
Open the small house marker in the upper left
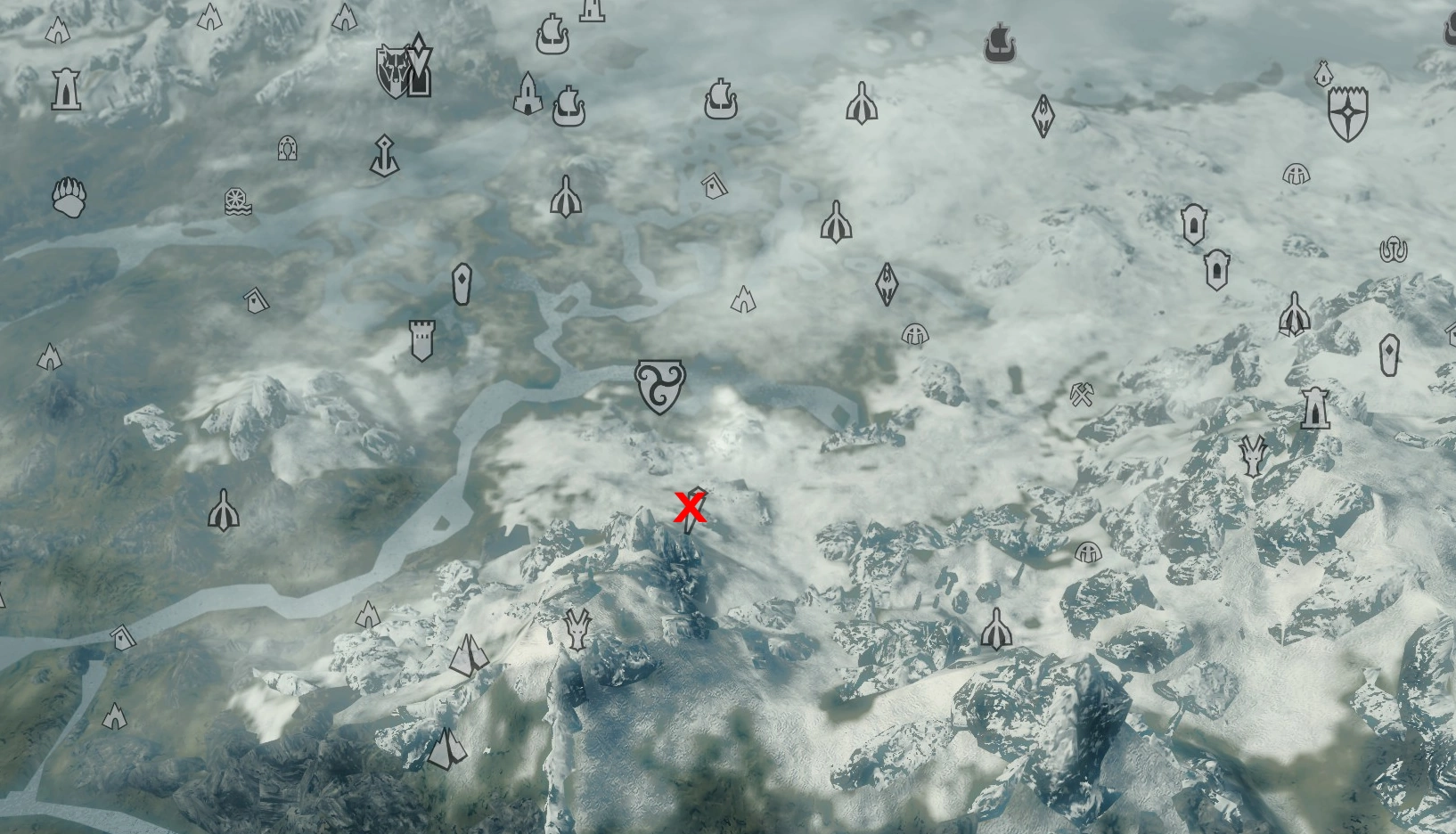click(258, 301)
